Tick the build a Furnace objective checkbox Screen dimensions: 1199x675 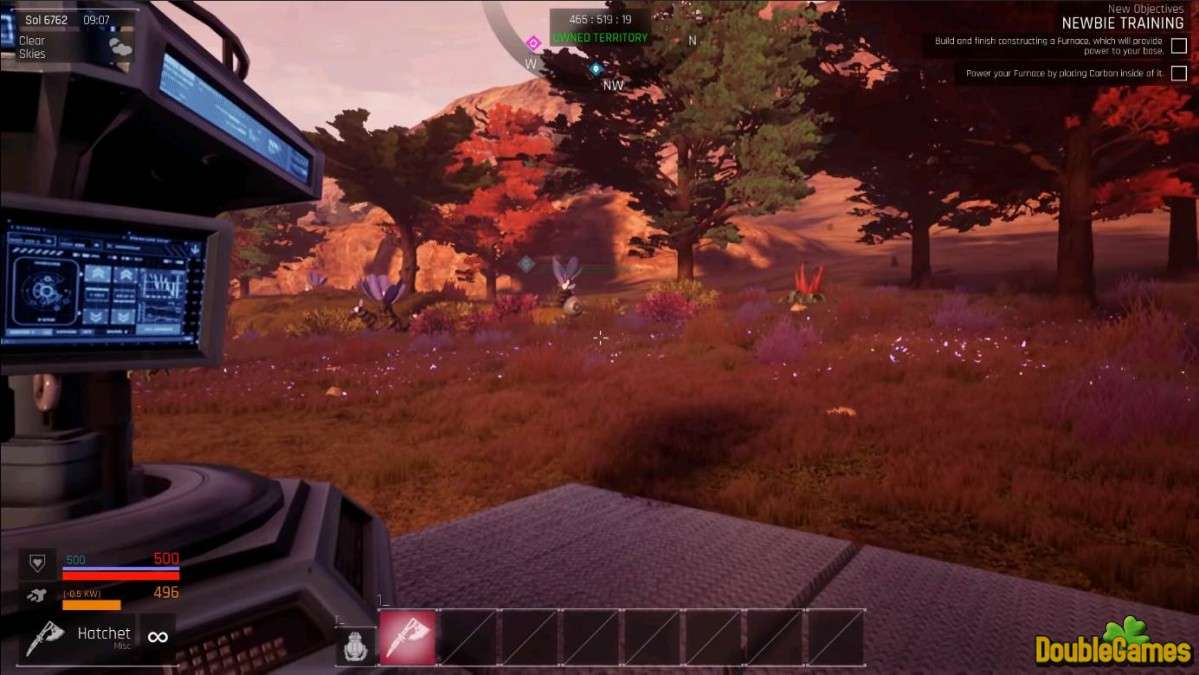click(x=1179, y=45)
